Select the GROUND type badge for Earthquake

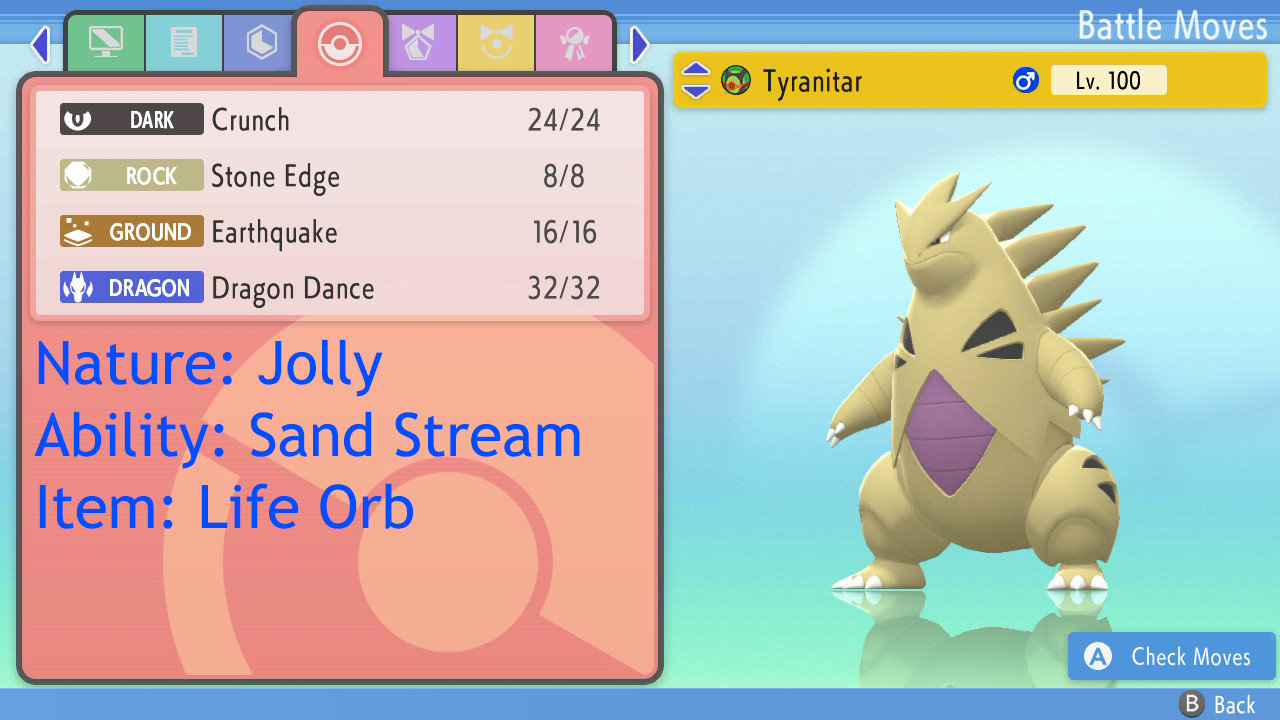pyautogui.click(x=131, y=231)
